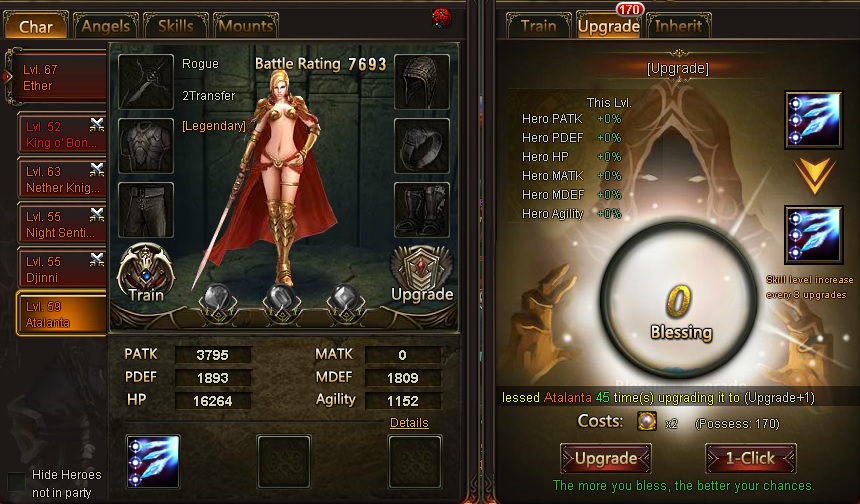Screen dimensions: 860x504
Task: Open the stat Details link
Action: [x=409, y=423]
